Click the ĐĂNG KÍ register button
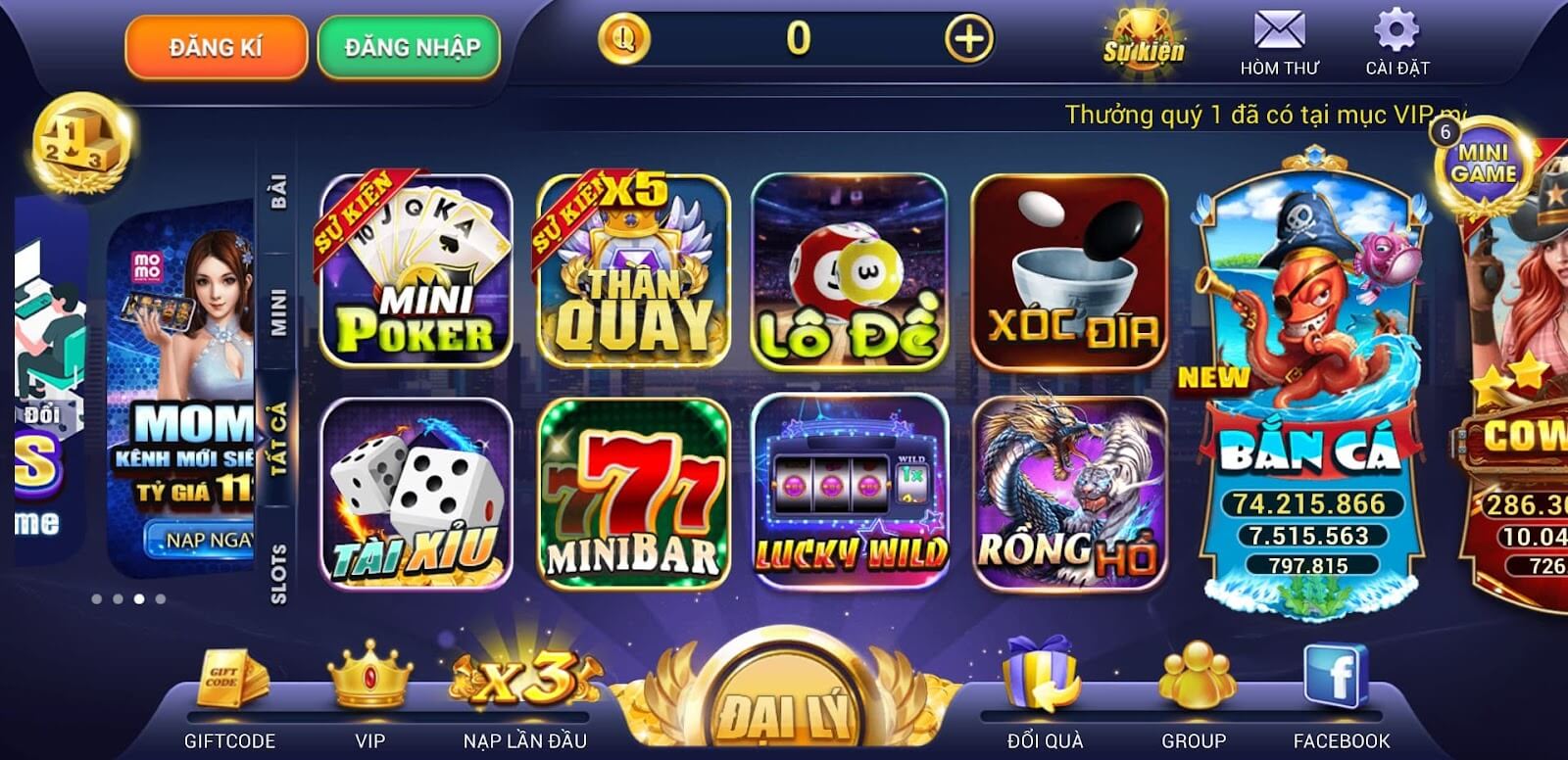Screen dimensions: 1568x760 (214, 44)
